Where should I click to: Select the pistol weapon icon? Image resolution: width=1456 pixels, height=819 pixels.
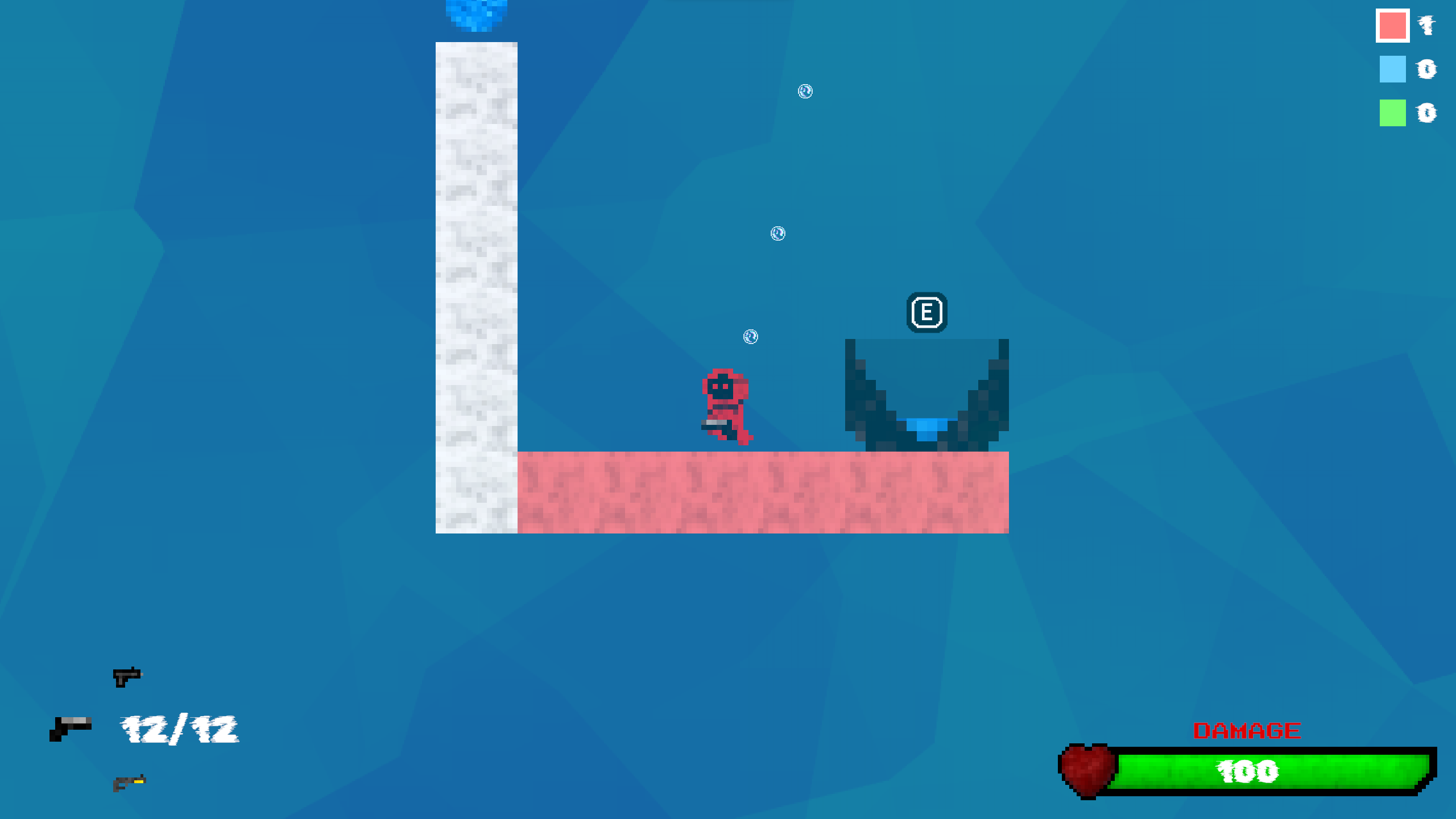(x=128, y=676)
